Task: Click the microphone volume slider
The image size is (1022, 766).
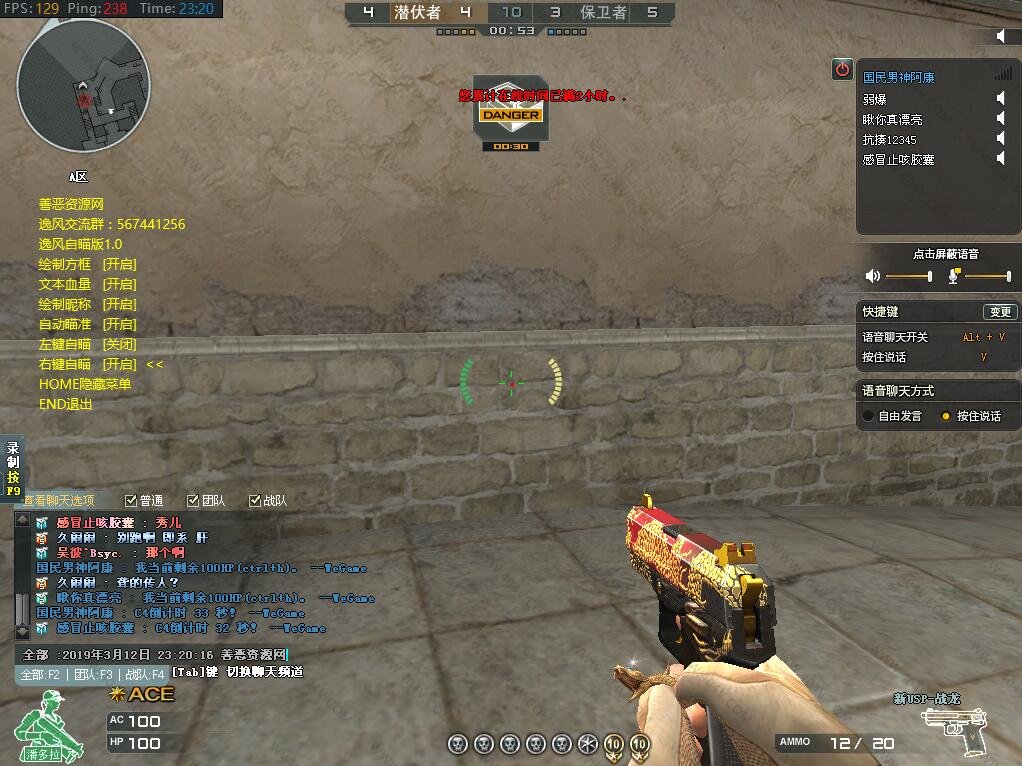Action: [986, 276]
